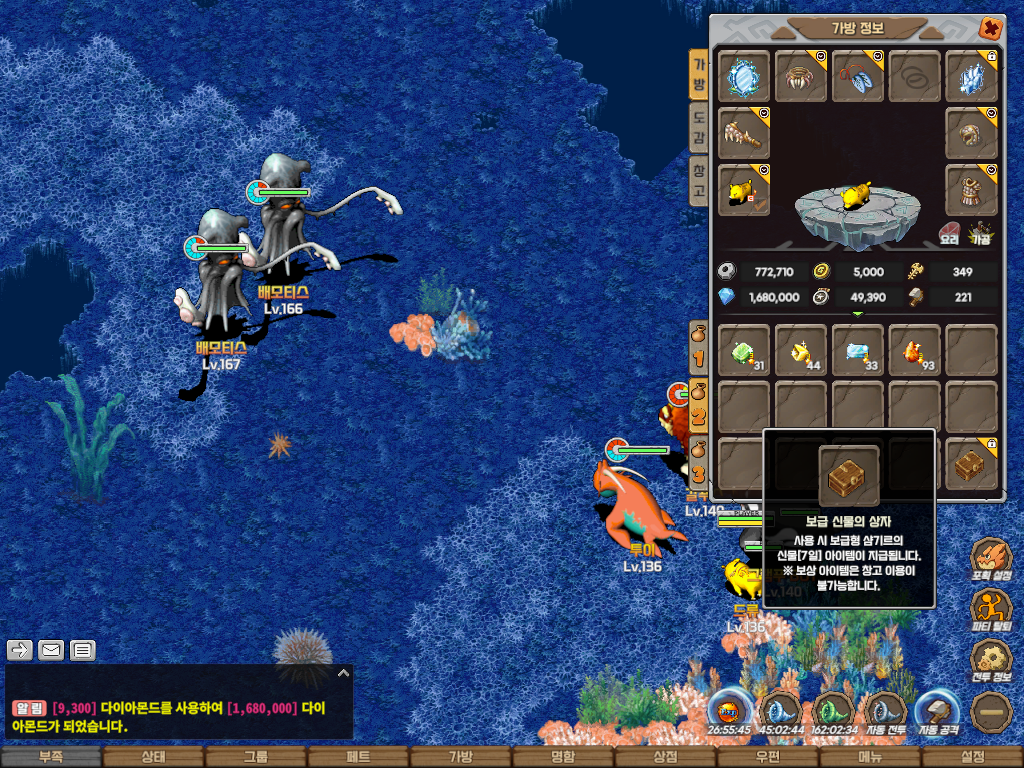Open the 전투 정보 battle info
Viewport: 1024px width, 768px height.
point(991,661)
